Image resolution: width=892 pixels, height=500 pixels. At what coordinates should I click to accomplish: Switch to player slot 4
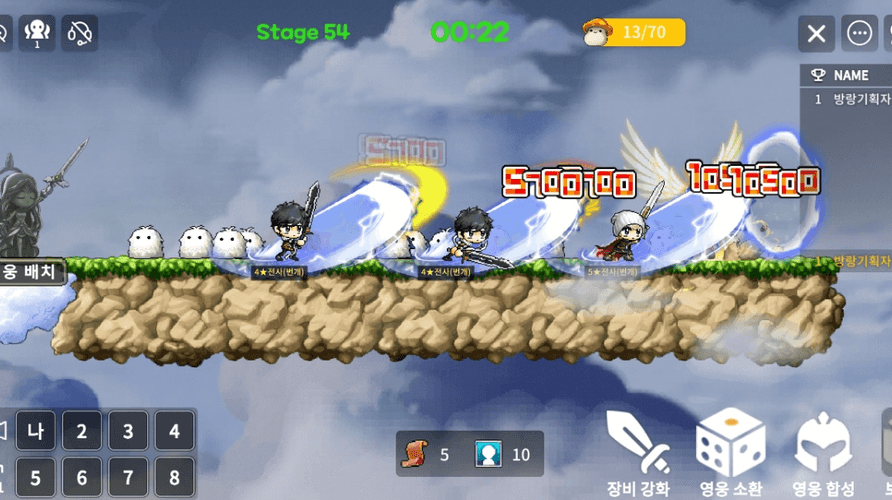174,433
